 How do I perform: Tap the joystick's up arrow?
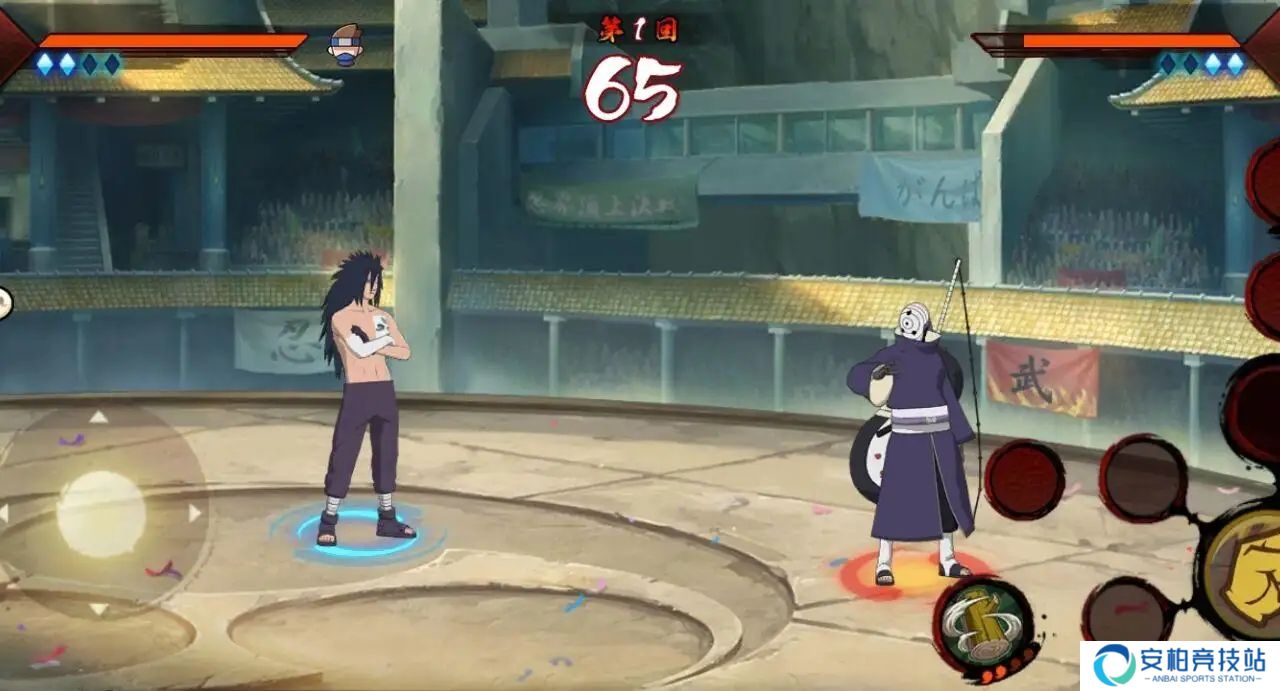pos(98,417)
